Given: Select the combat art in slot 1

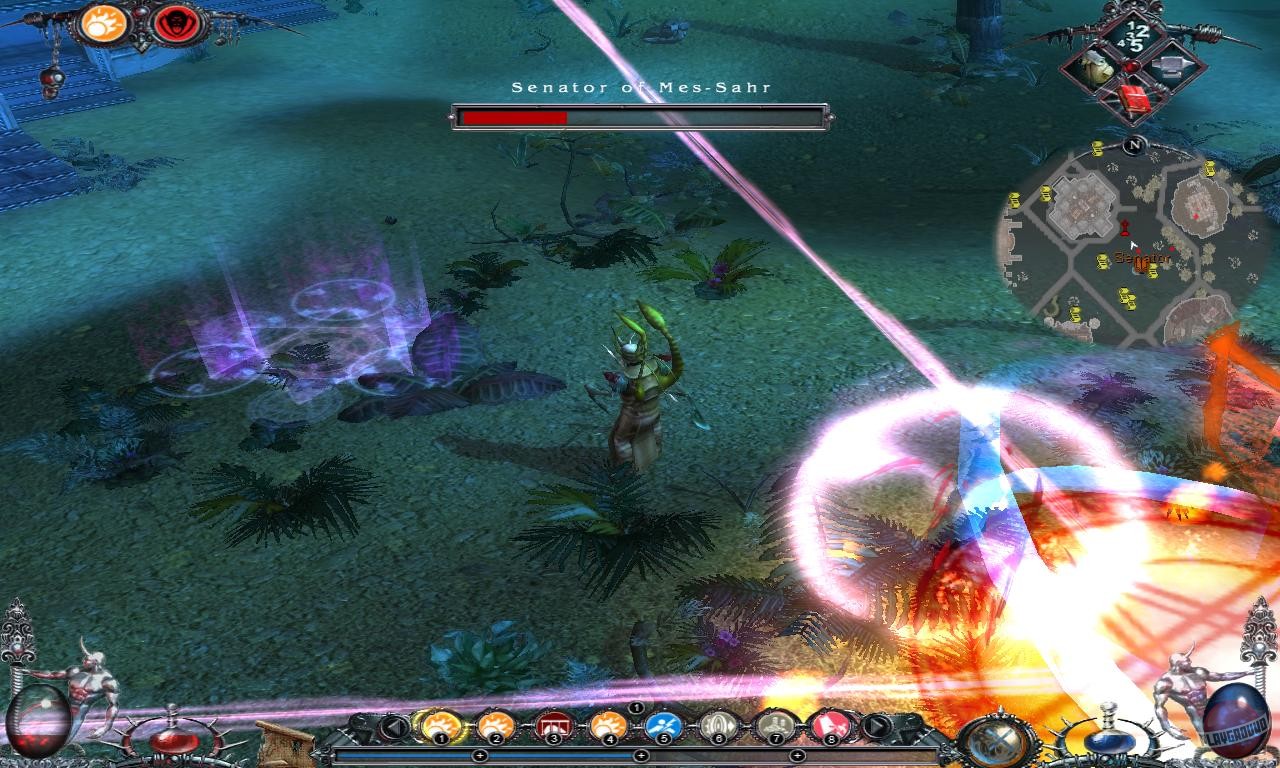Looking at the screenshot, I should coord(440,726).
